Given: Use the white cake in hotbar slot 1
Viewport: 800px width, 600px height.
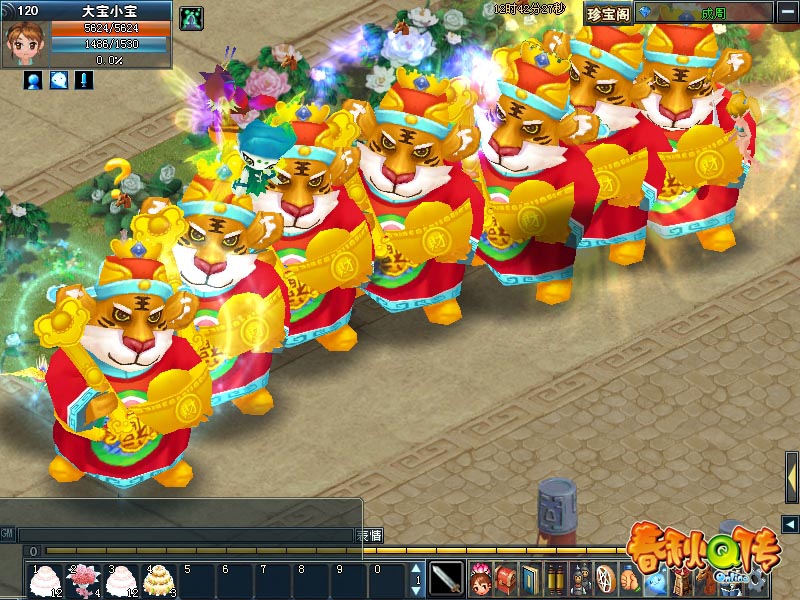Looking at the screenshot, I should click(44, 579).
